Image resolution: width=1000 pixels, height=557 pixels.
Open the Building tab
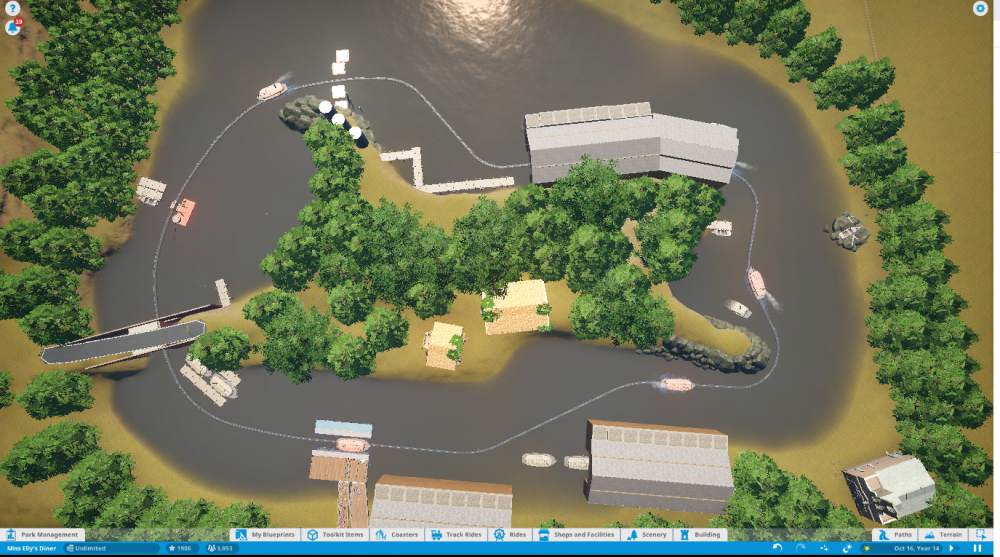coord(701,535)
